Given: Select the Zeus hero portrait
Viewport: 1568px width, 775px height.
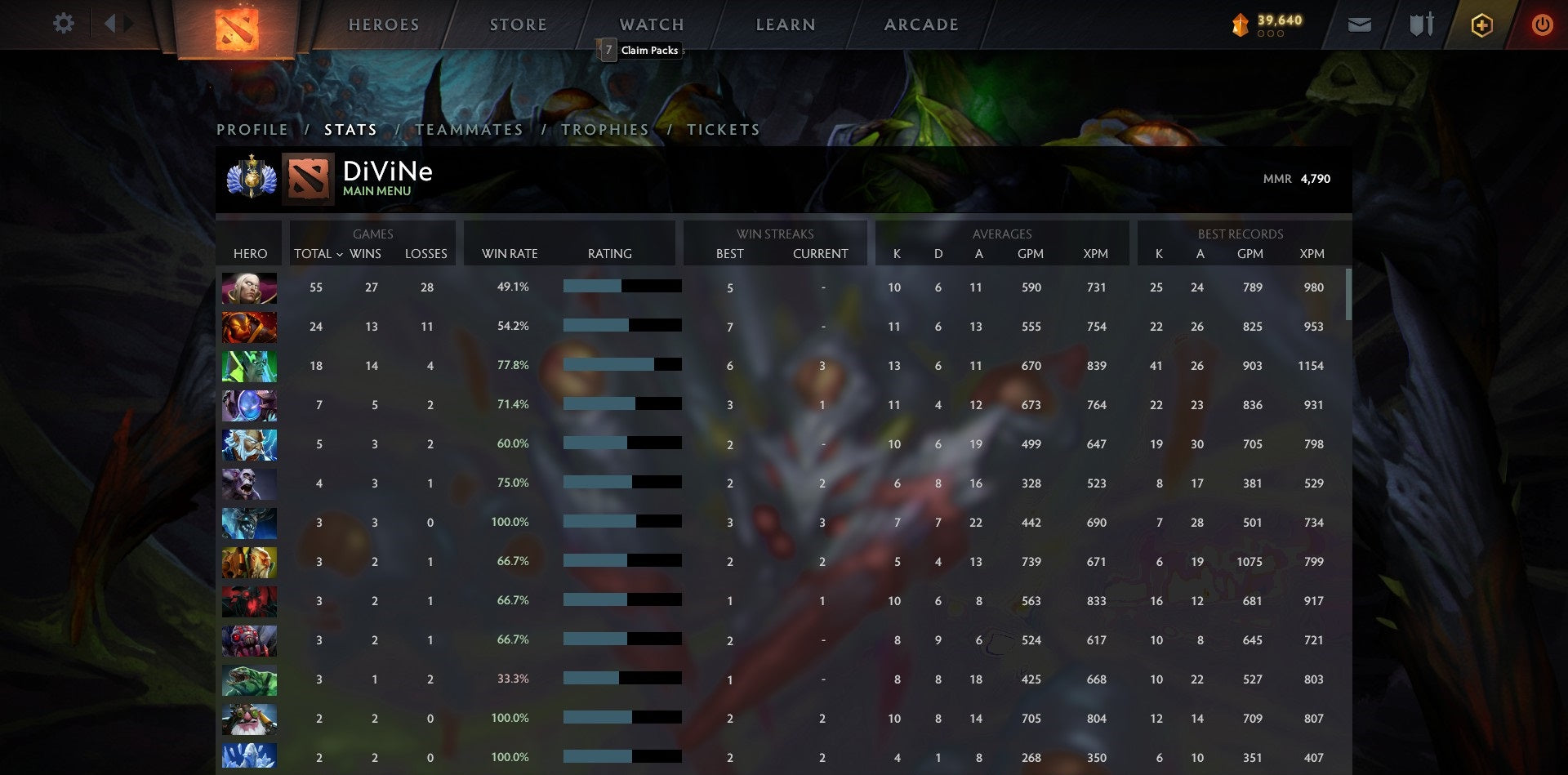Looking at the screenshot, I should click(249, 443).
